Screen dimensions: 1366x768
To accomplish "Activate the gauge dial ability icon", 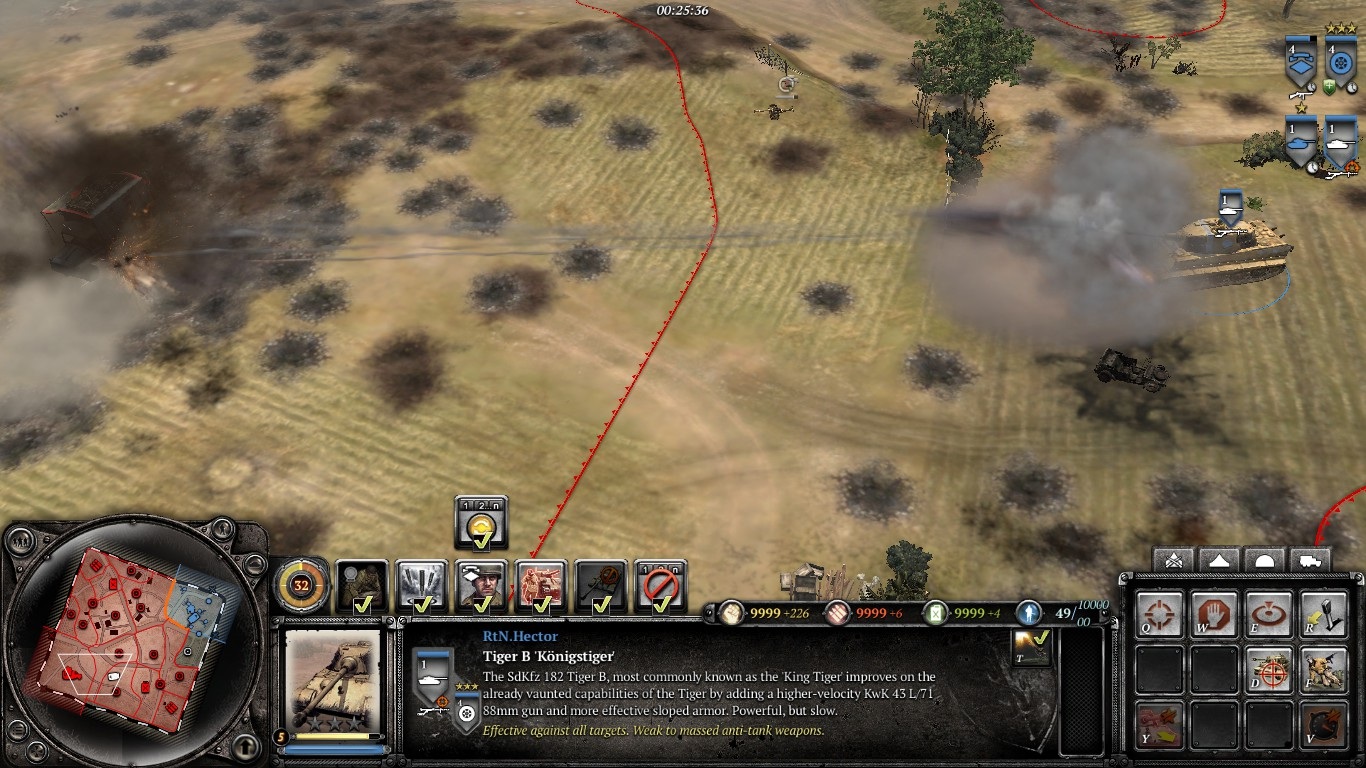I will click(1322, 724).
